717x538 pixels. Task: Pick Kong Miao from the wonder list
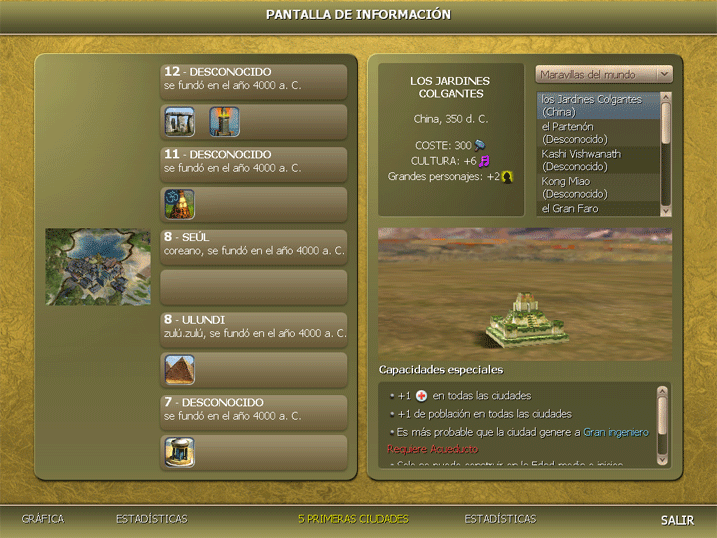tap(597, 187)
